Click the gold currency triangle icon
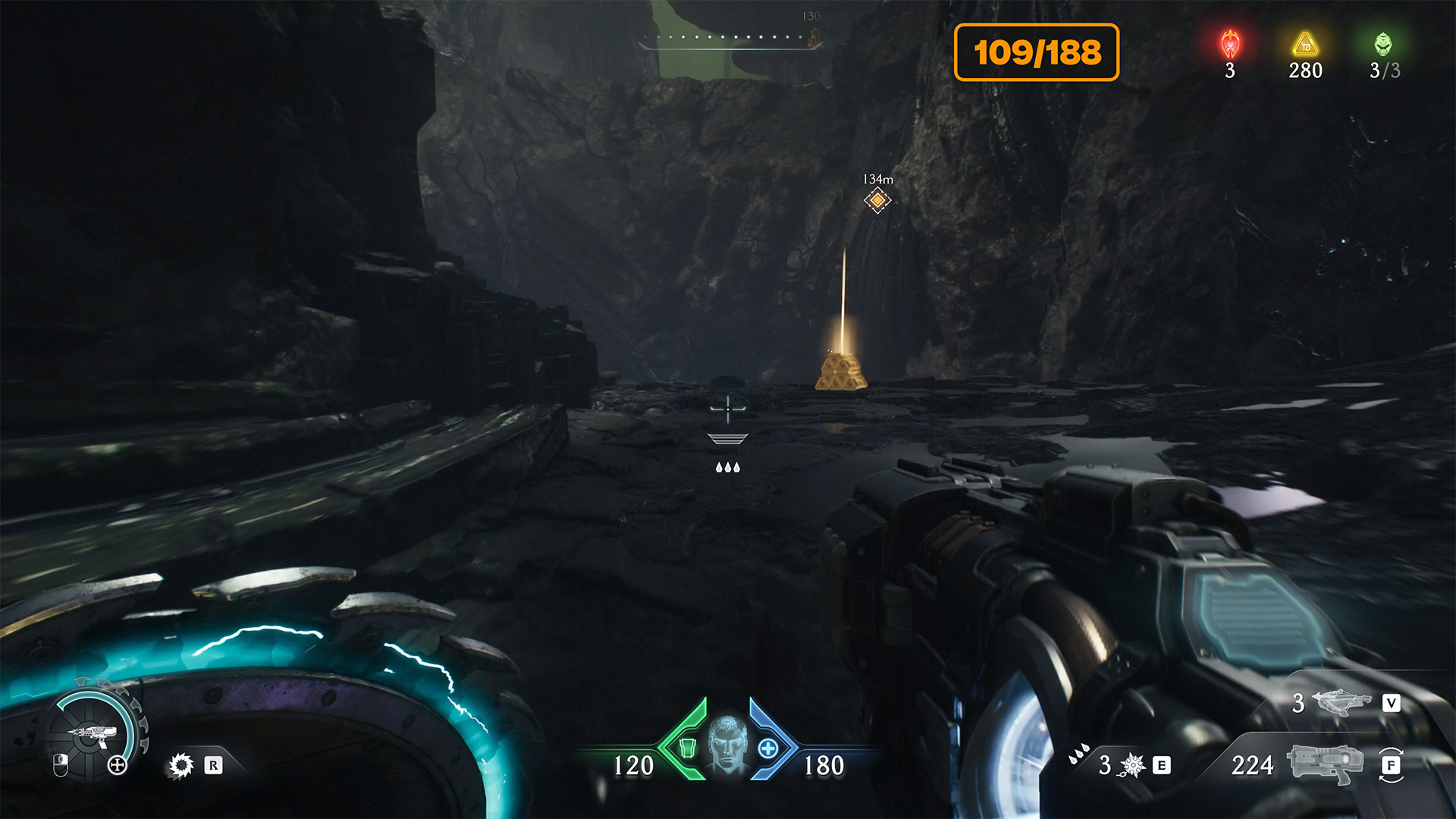This screenshot has height=819, width=1456. [x=1305, y=45]
